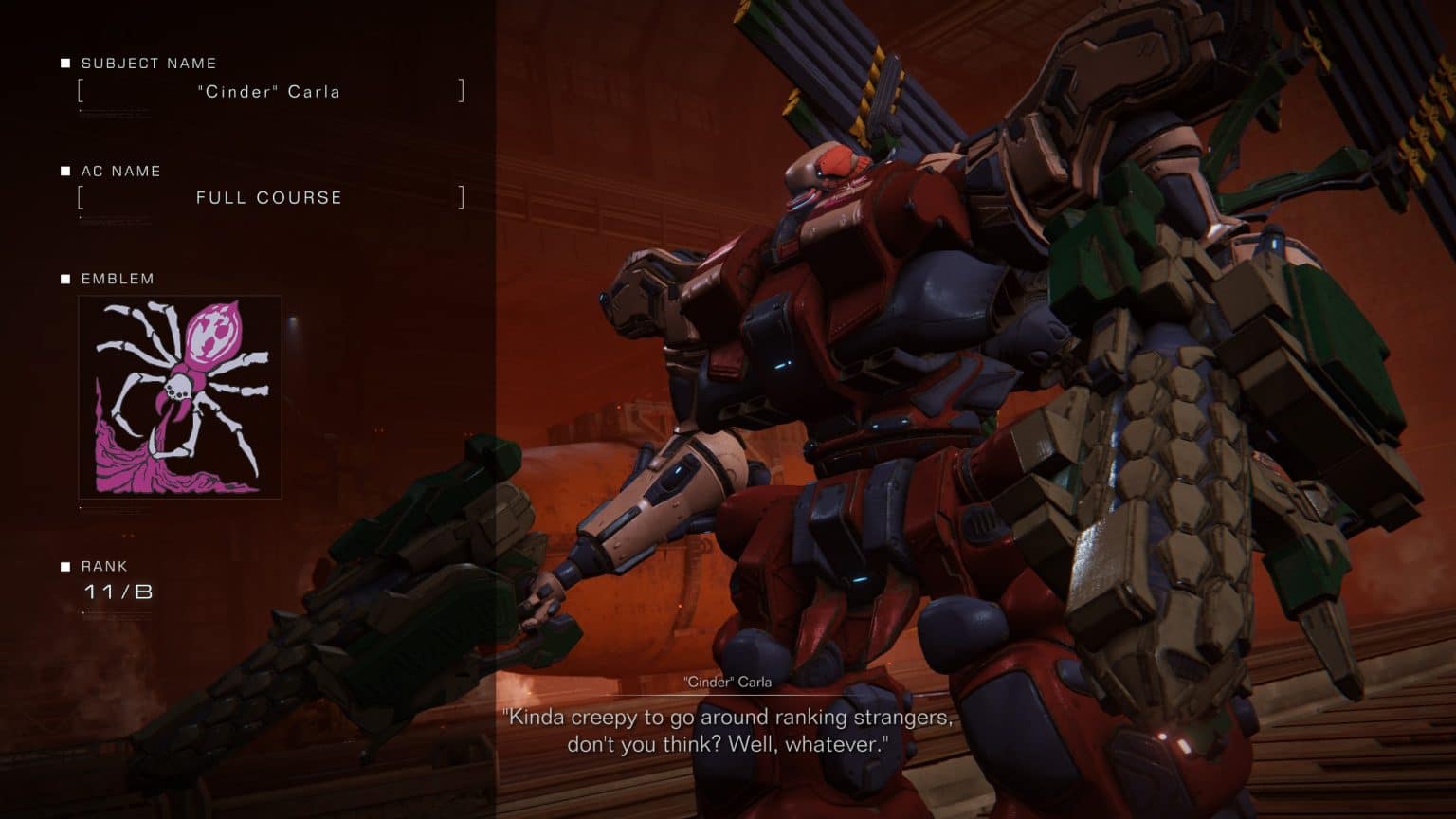Toggle the AC NAME section header

pos(120,171)
